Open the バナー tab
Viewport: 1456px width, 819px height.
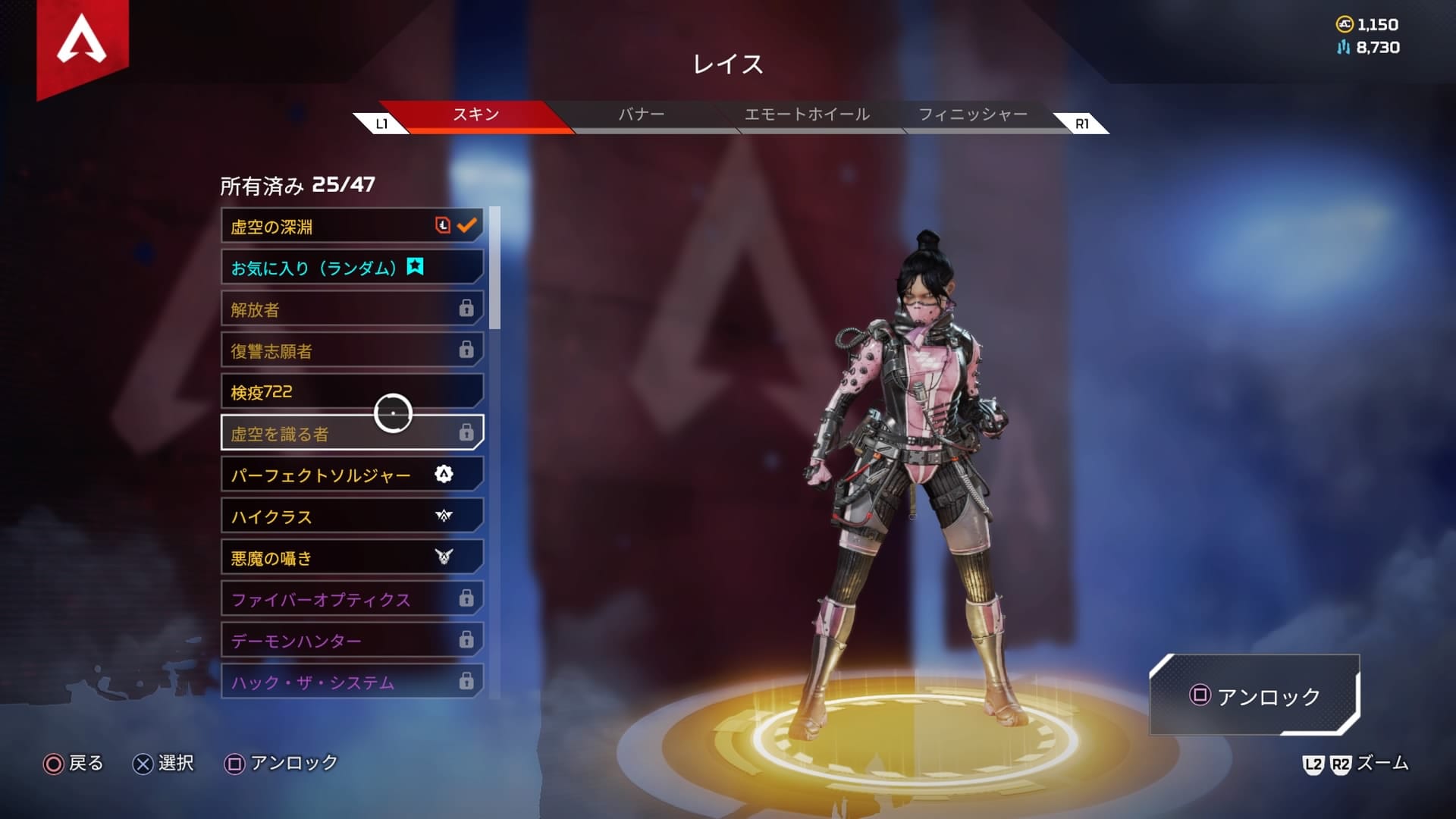(x=641, y=115)
